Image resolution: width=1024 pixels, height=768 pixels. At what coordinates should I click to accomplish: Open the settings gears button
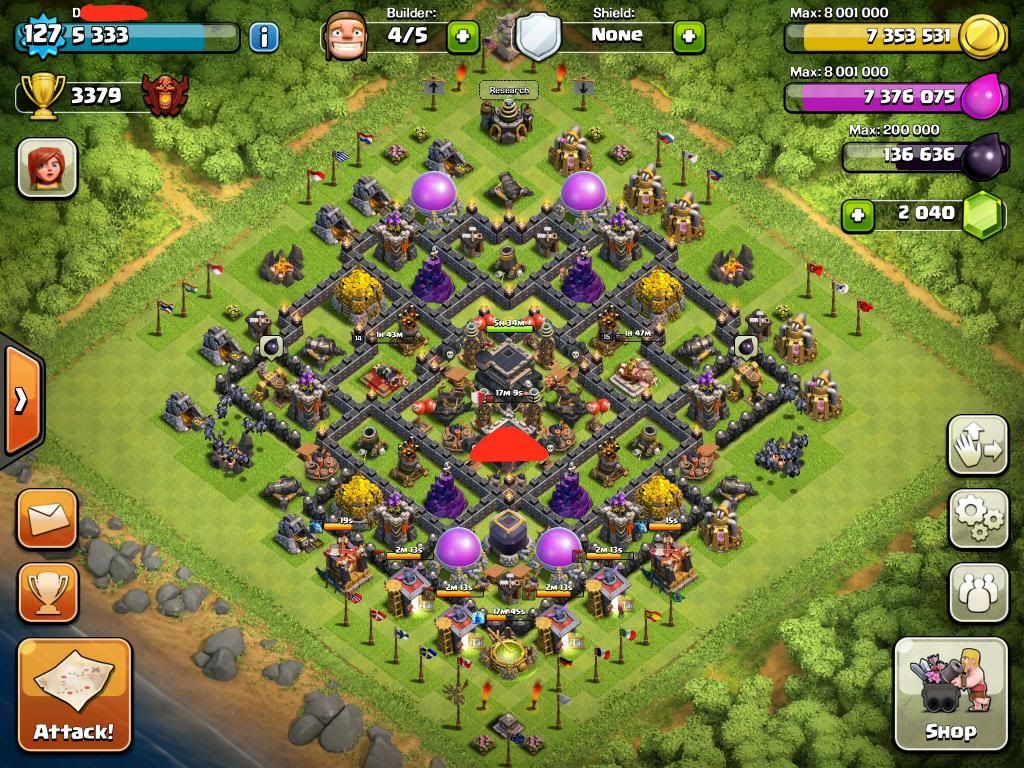978,518
